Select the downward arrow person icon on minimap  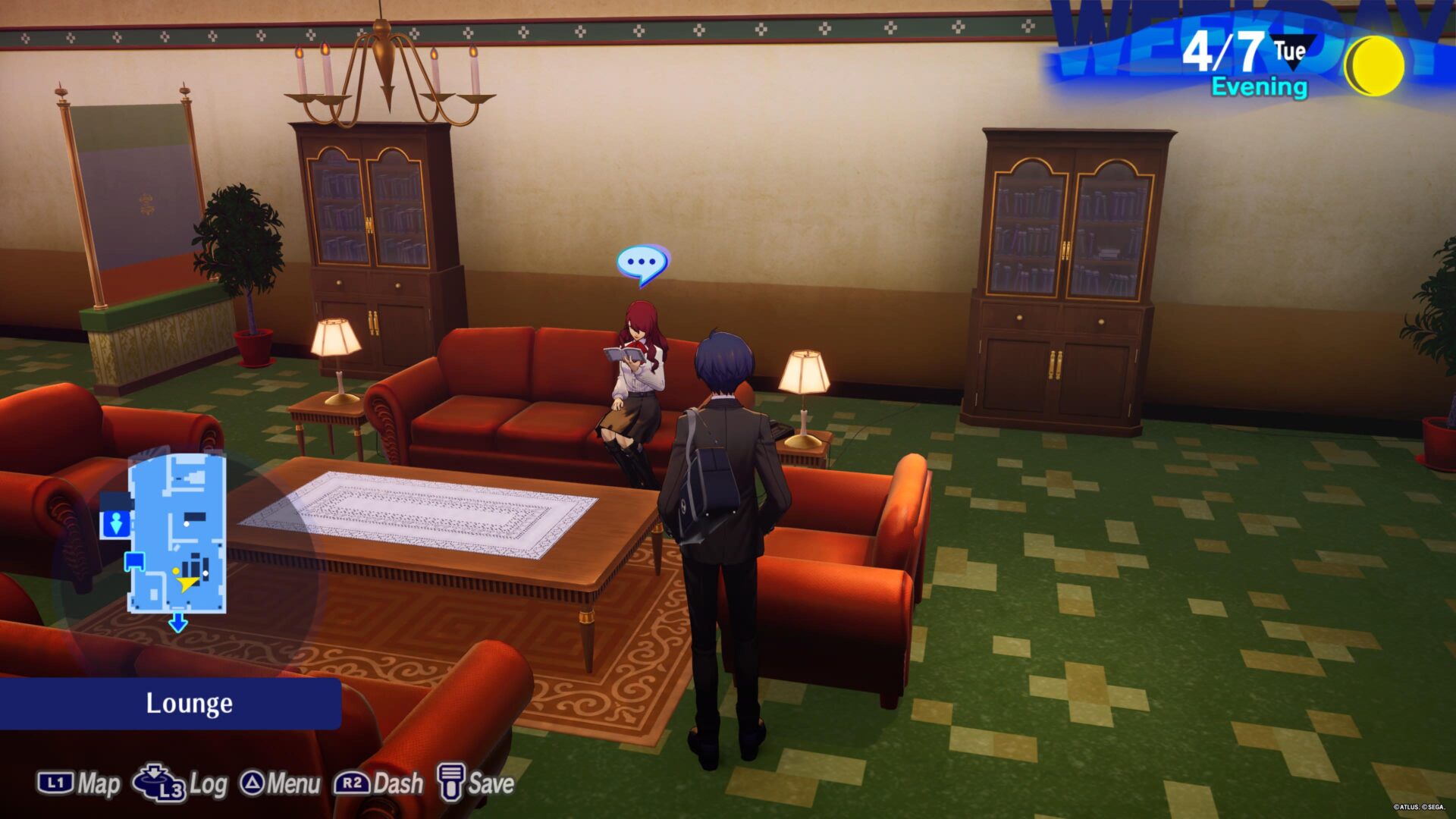tap(115, 522)
